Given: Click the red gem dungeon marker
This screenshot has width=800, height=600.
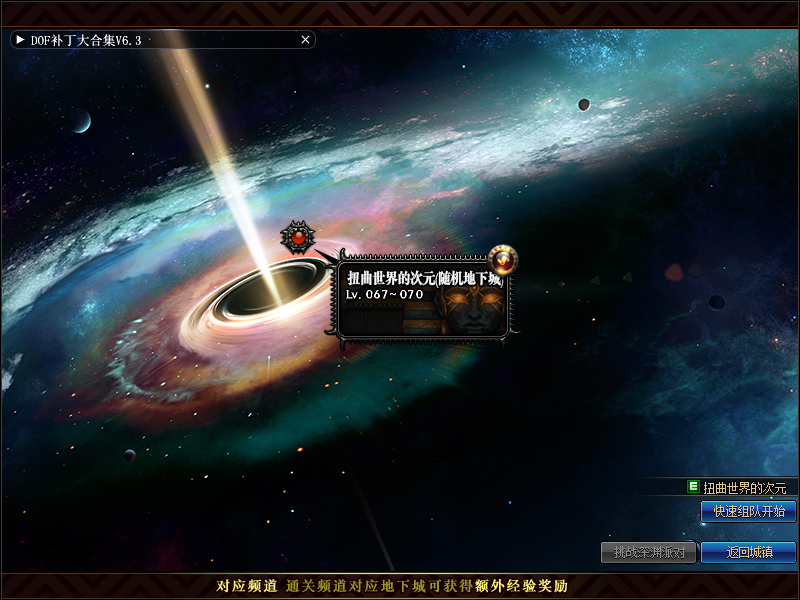Looking at the screenshot, I should coord(297,237).
